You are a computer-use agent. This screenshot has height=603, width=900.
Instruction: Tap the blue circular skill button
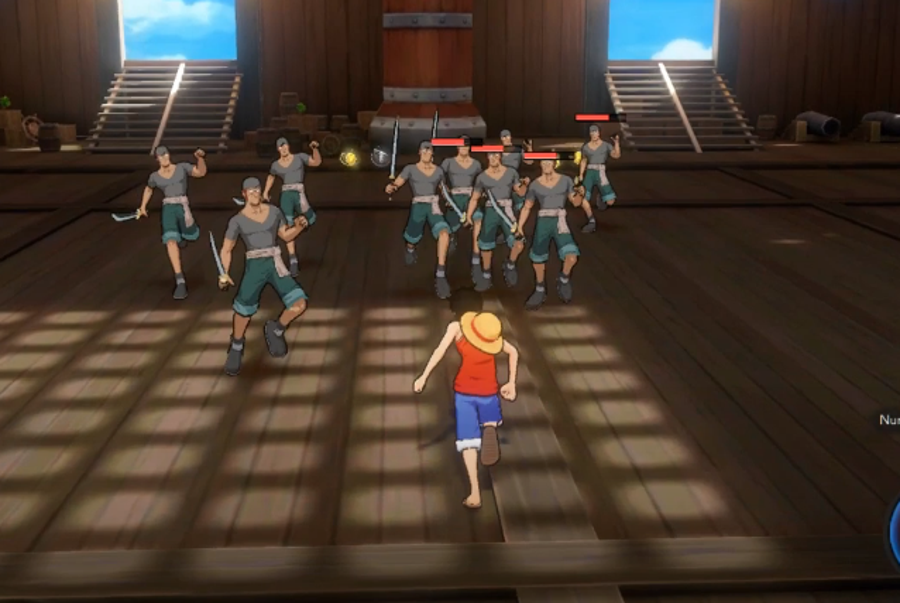click(x=893, y=530)
